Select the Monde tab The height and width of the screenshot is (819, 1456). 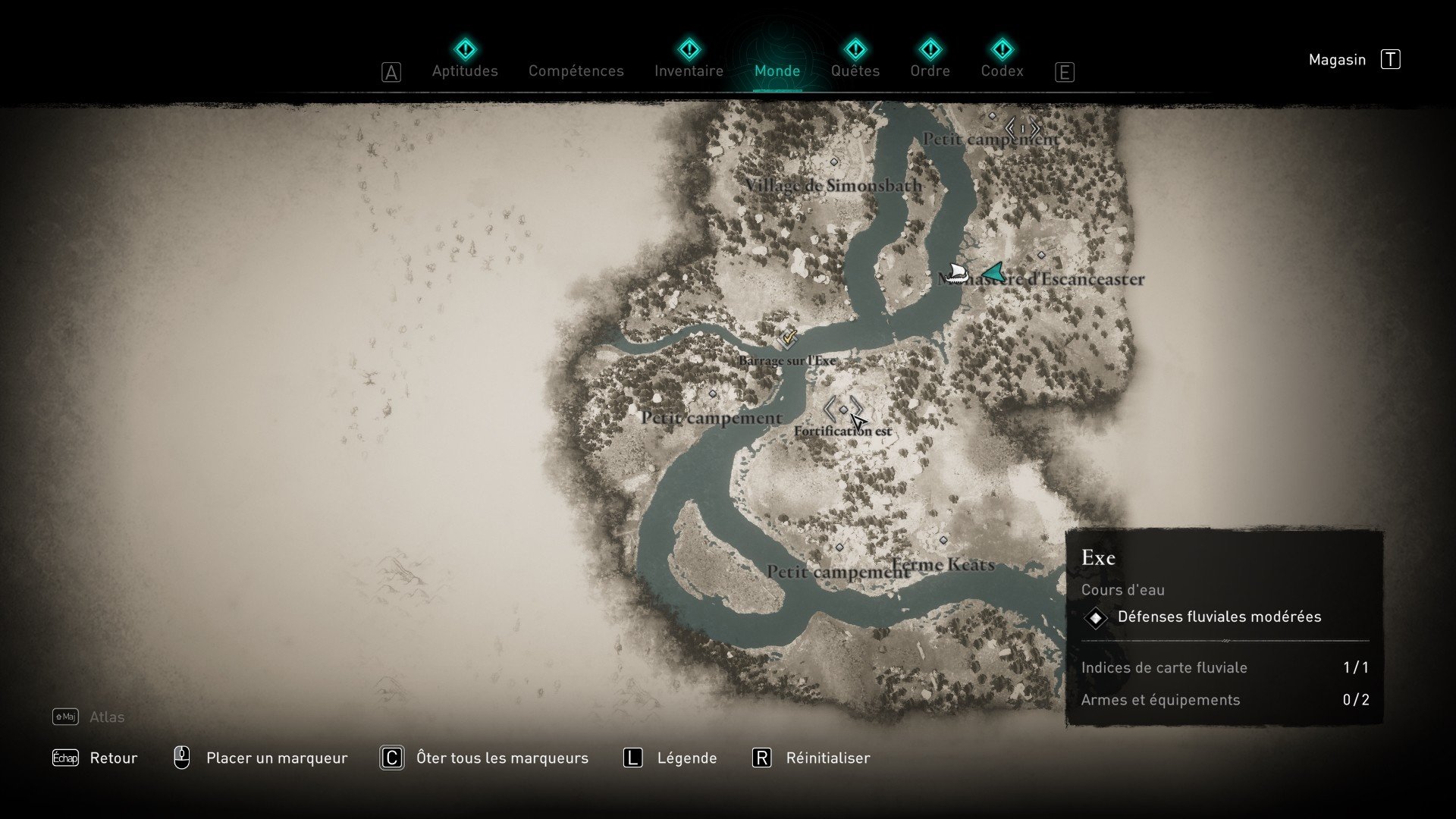tap(777, 71)
